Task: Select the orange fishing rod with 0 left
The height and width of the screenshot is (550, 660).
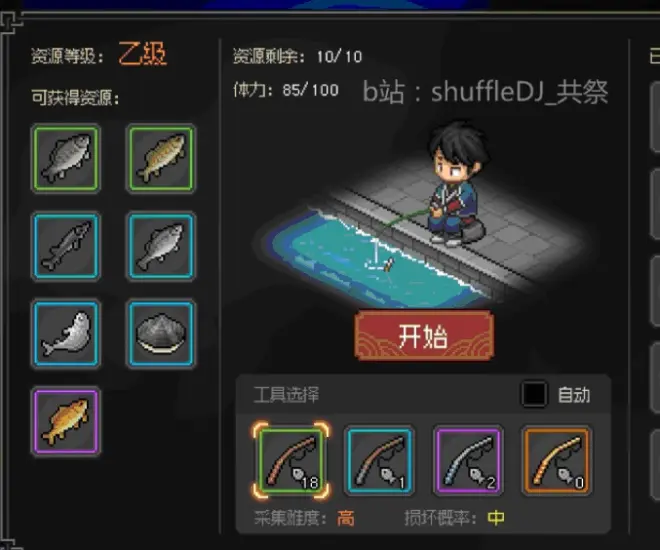Action: tap(556, 460)
